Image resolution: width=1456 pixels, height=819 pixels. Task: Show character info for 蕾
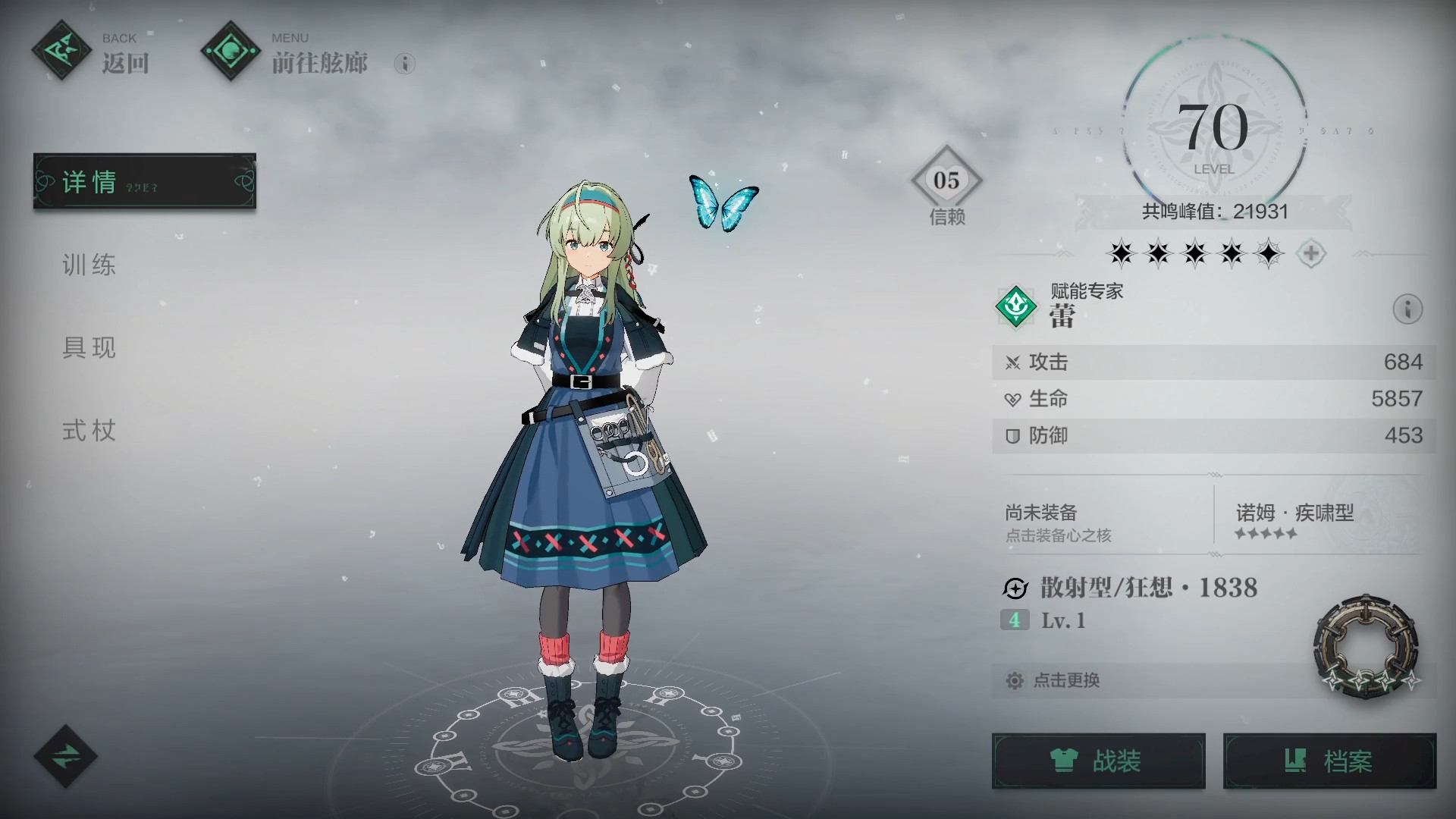click(x=1407, y=309)
